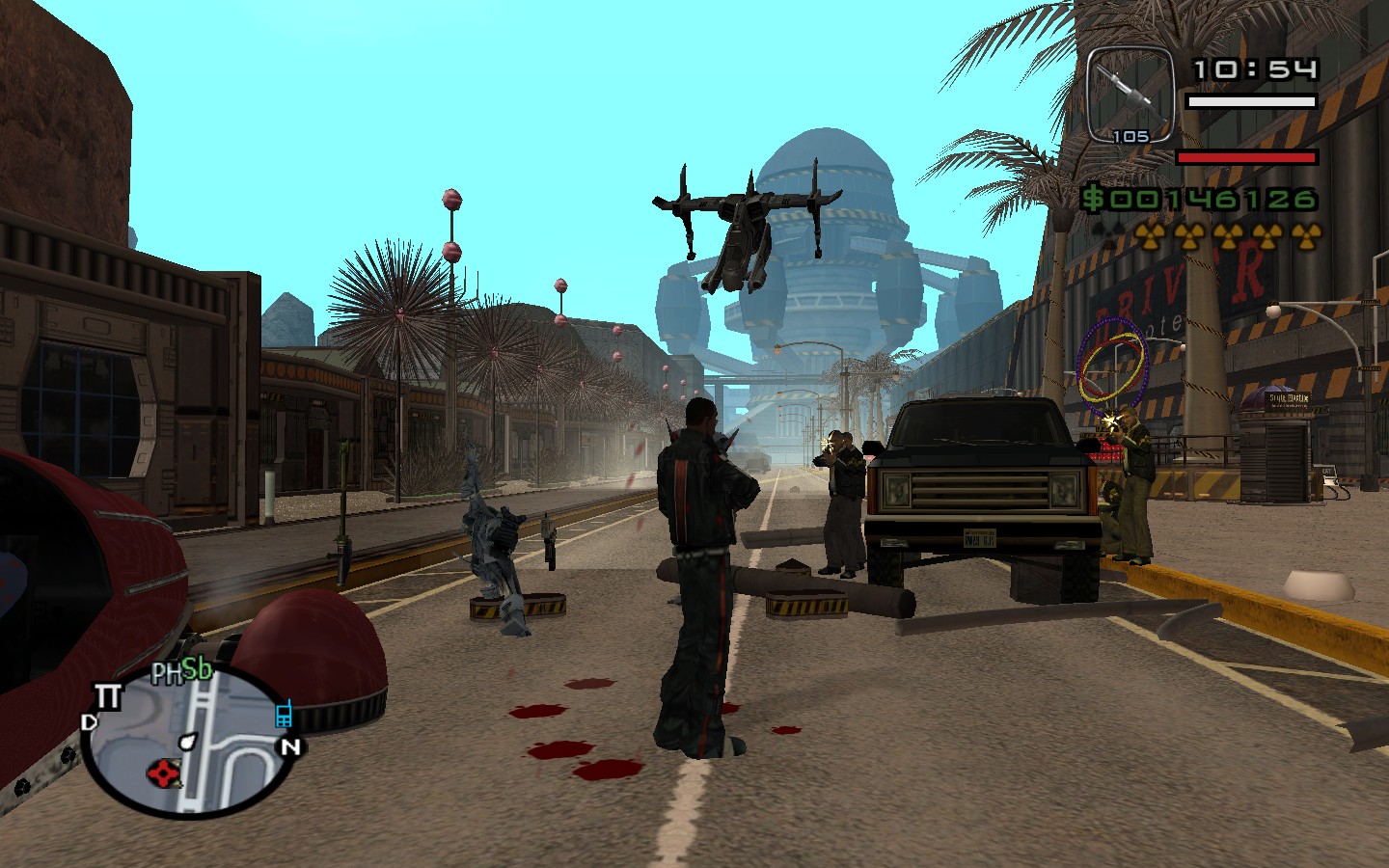The image size is (1389, 868).
Task: Click the first radiation wanted-level icon
Action: coord(1151,235)
